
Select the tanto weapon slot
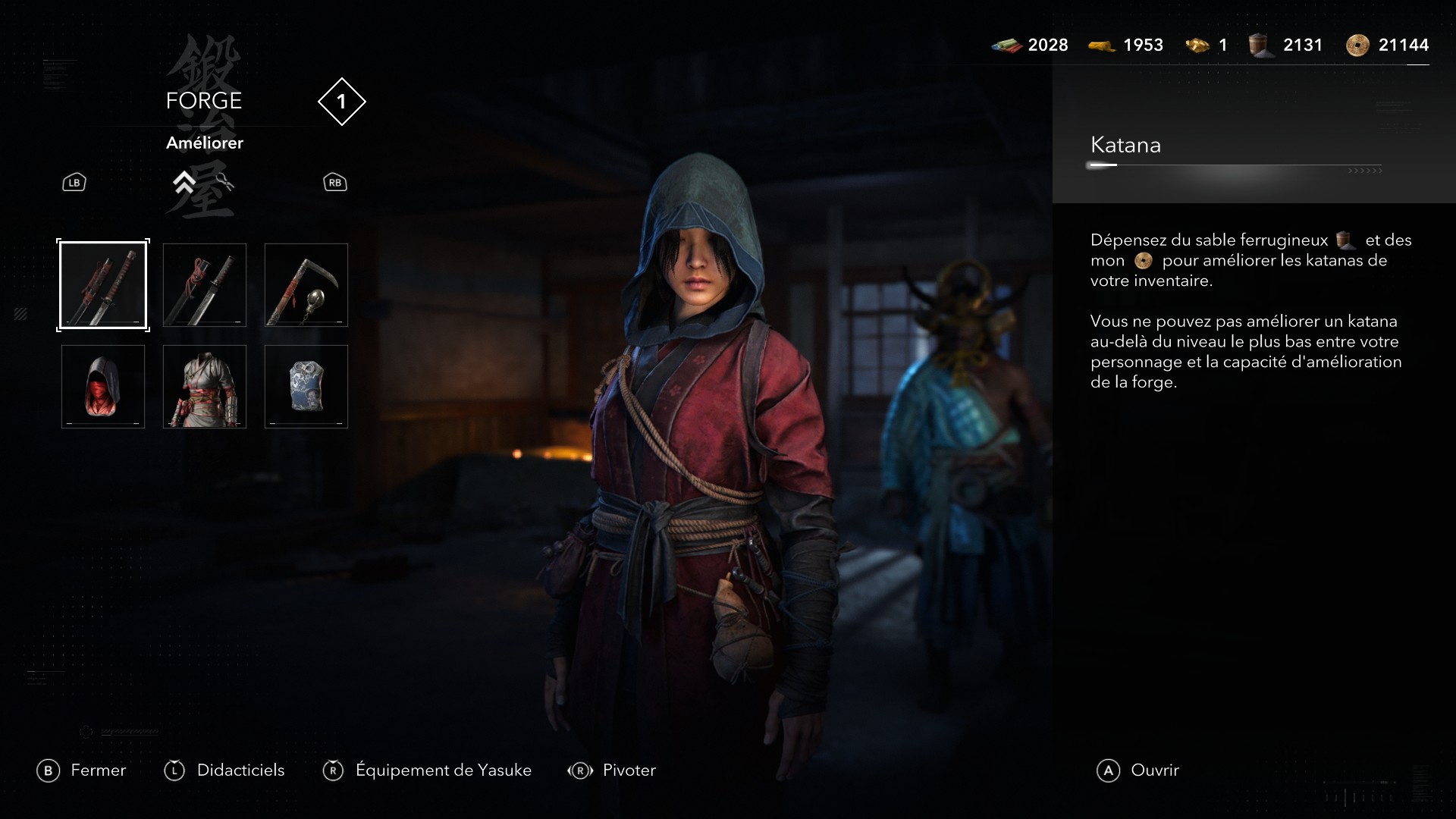[204, 285]
